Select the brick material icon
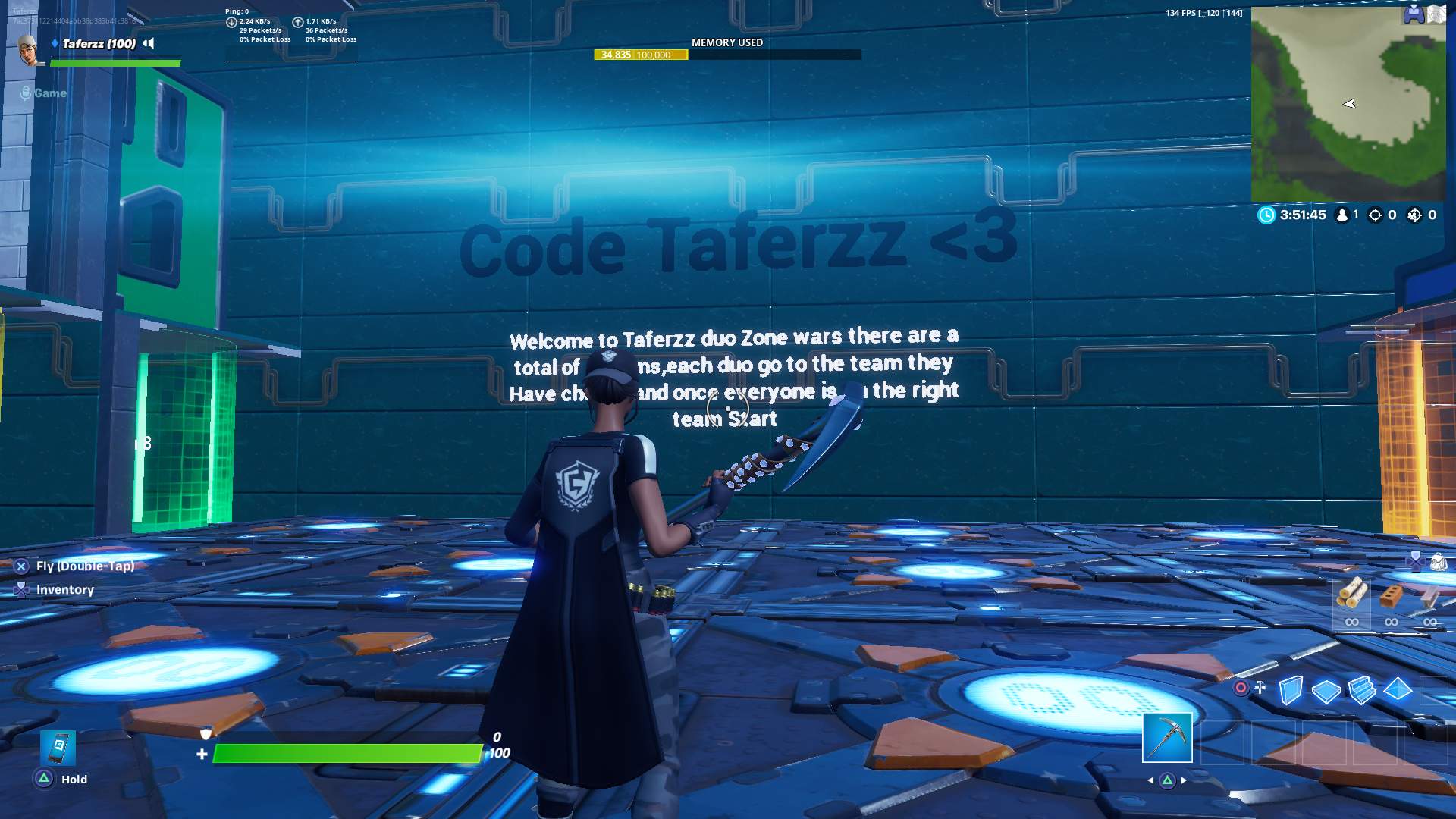The width and height of the screenshot is (1456, 819). [x=1390, y=595]
